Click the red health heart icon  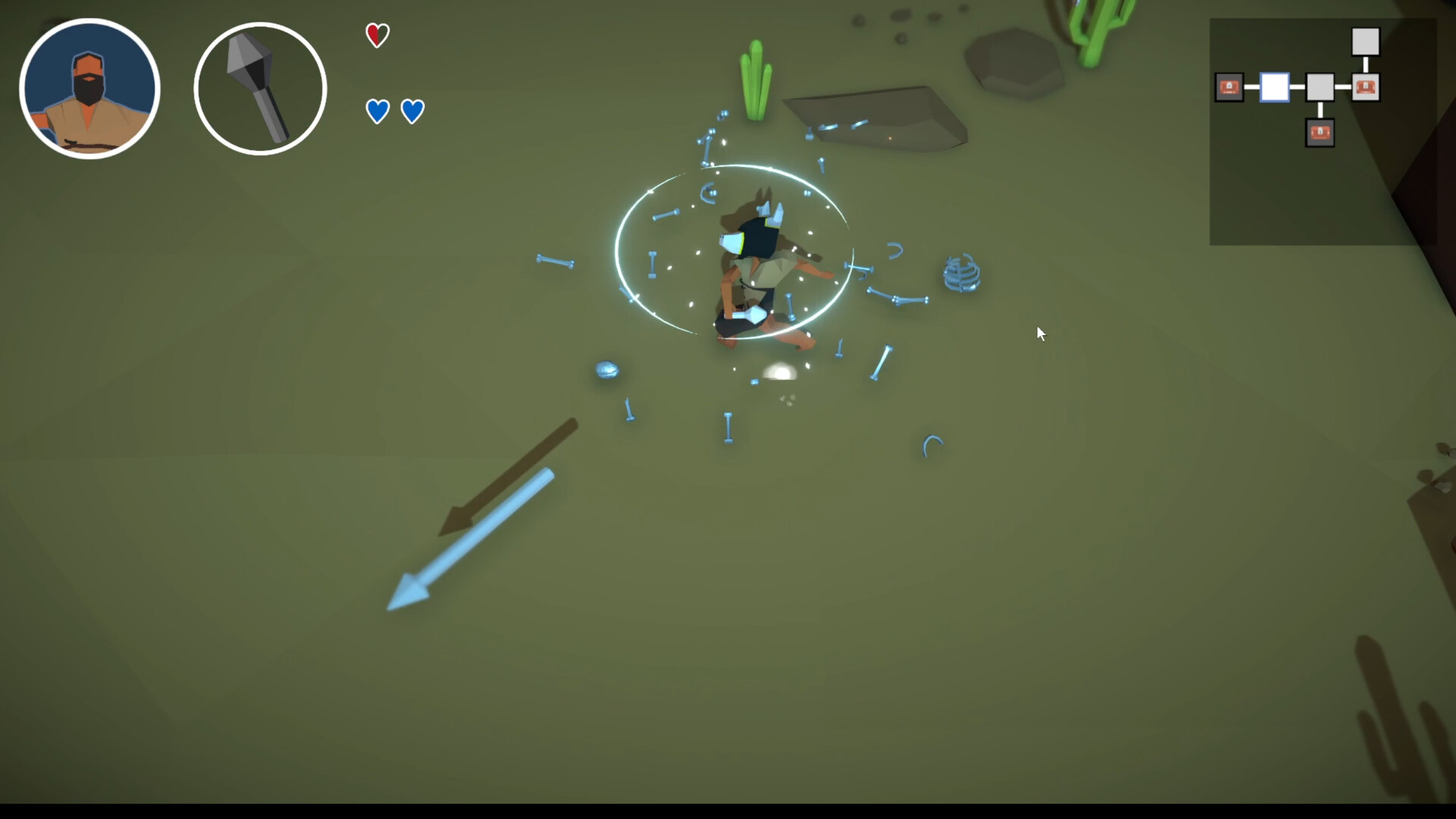click(377, 34)
